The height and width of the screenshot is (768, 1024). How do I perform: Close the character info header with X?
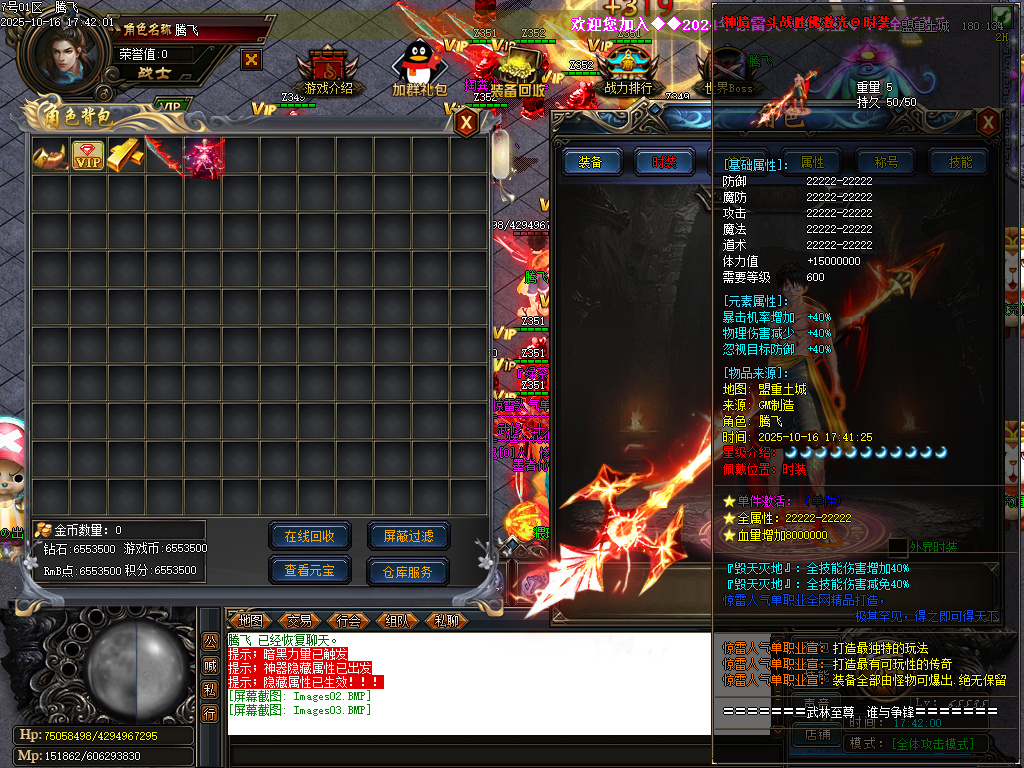pos(251,59)
